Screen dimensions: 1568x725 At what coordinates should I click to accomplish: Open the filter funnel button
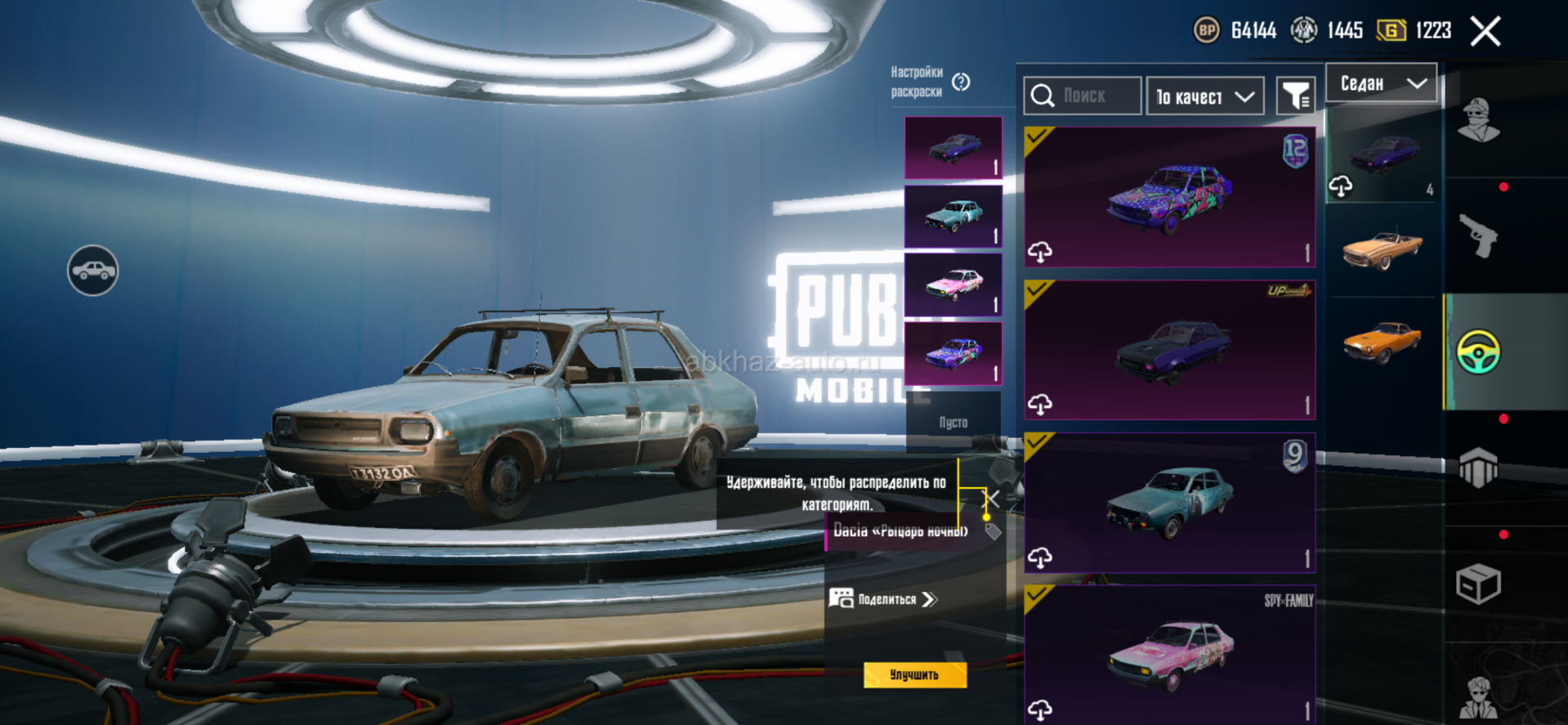[x=1295, y=97]
